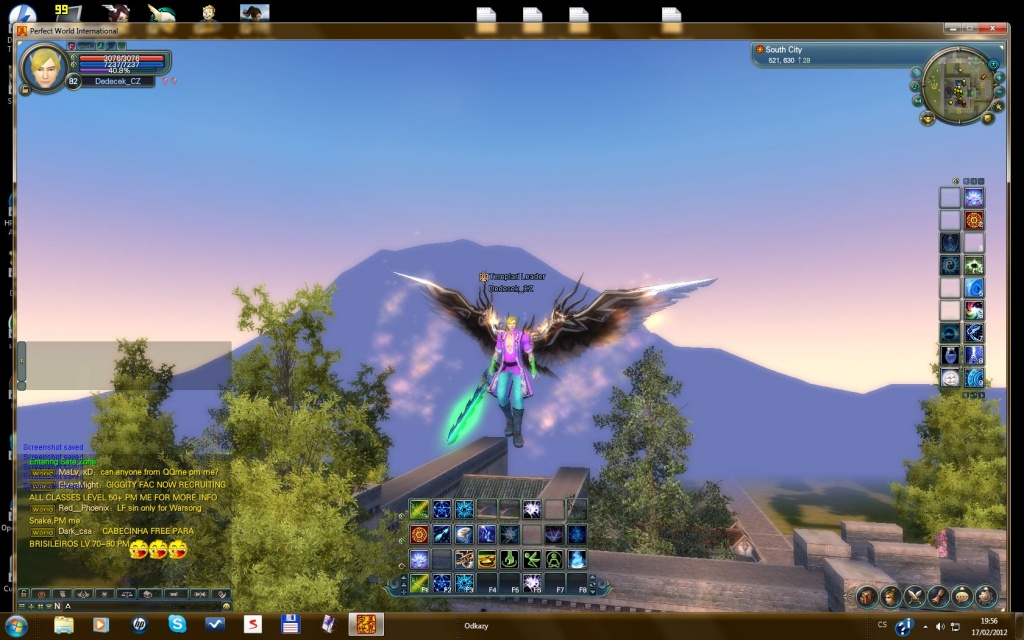Use the purple lotus flower skill
Screen dimensions: 1024x640
tap(419, 559)
